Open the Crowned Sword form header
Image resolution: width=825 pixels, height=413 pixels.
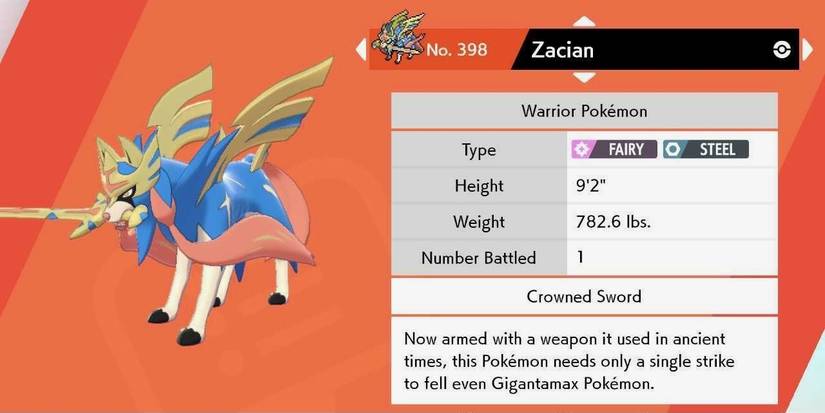583,296
